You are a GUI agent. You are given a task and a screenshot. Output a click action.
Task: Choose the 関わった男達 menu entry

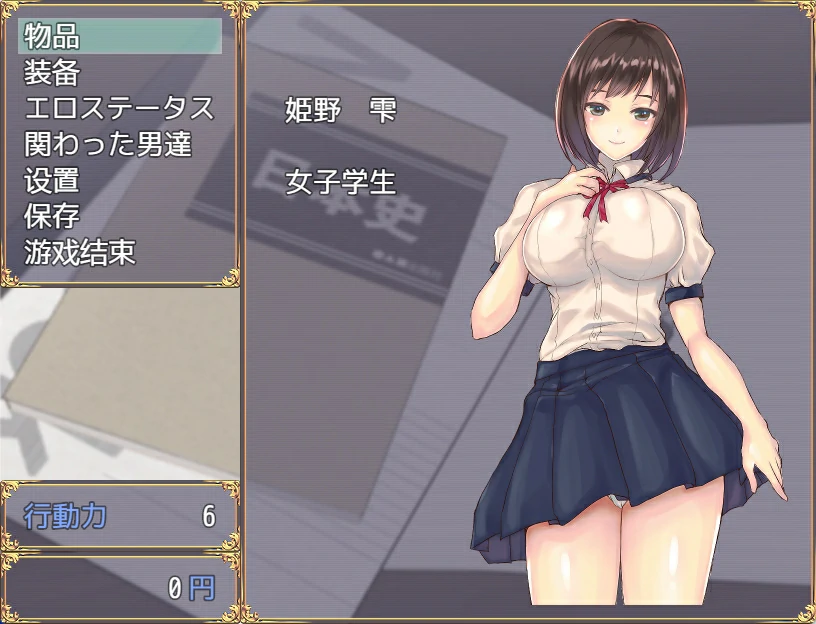pyautogui.click(x=107, y=145)
